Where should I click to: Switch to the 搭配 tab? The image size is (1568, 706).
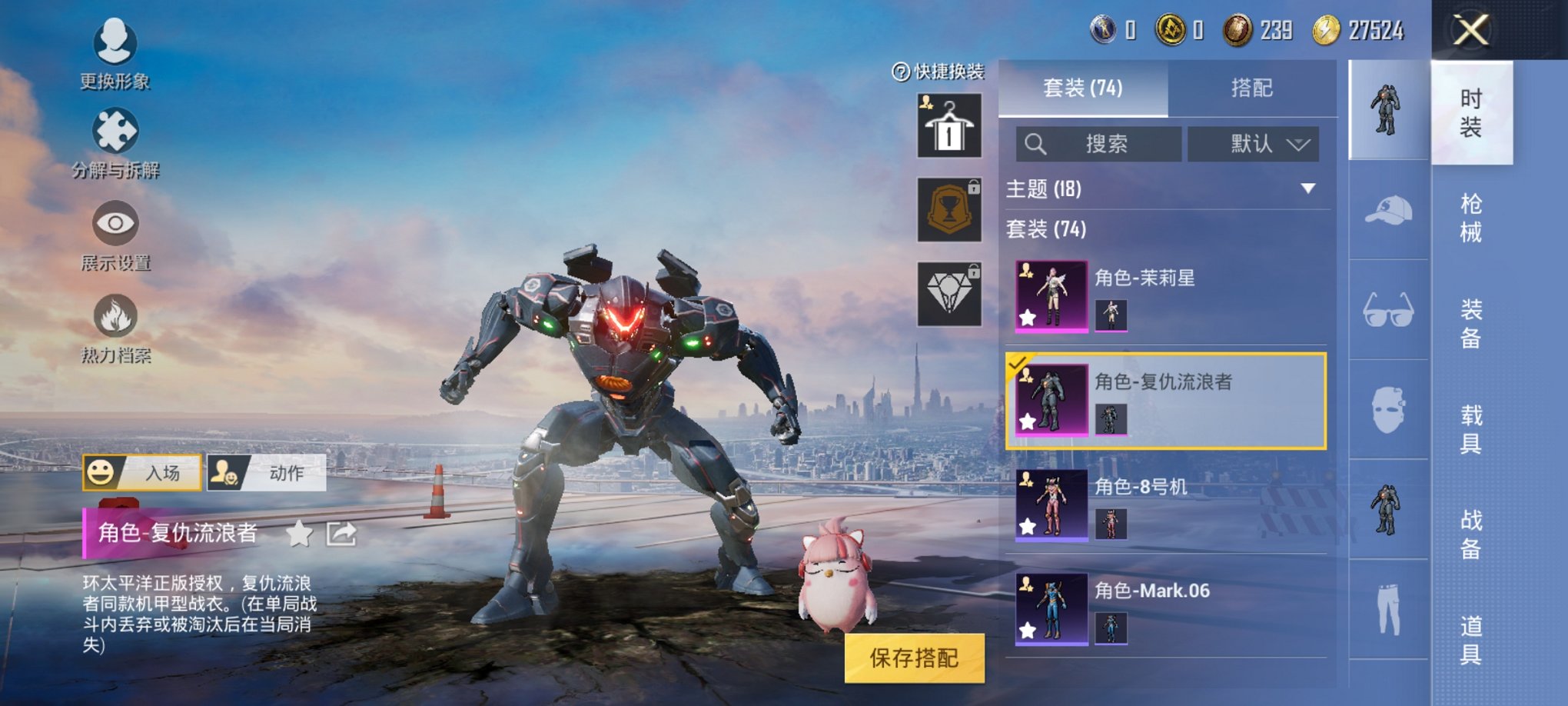1251,88
